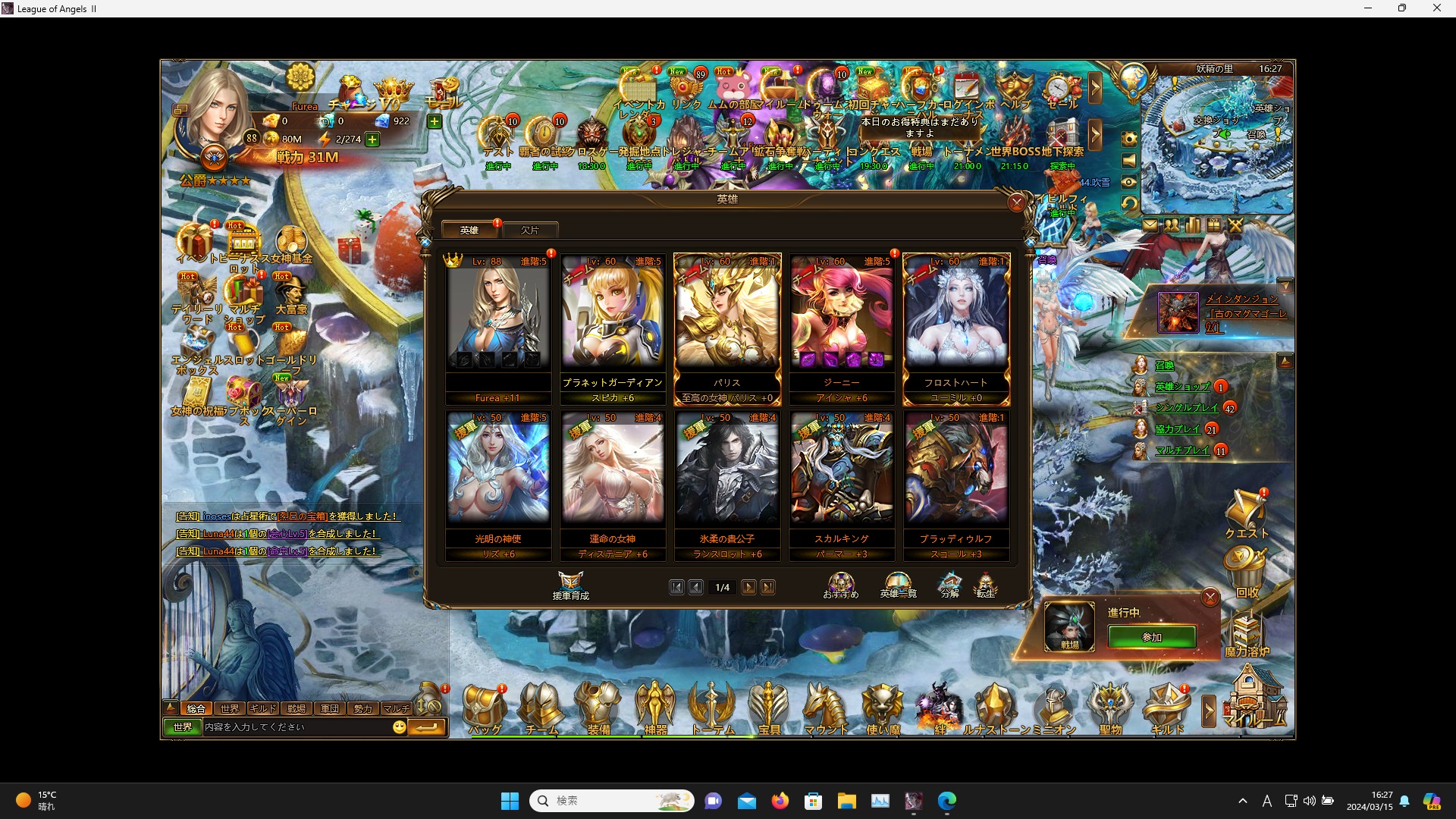Switch chat to the 世界 tab
Screen dimensions: 1456x819
coord(229,708)
